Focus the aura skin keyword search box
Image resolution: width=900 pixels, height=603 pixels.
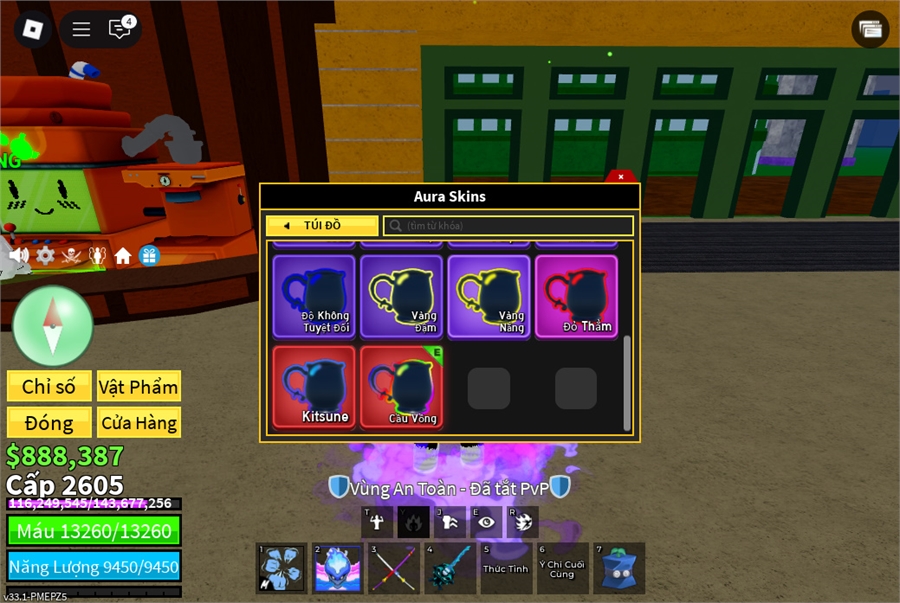(508, 226)
